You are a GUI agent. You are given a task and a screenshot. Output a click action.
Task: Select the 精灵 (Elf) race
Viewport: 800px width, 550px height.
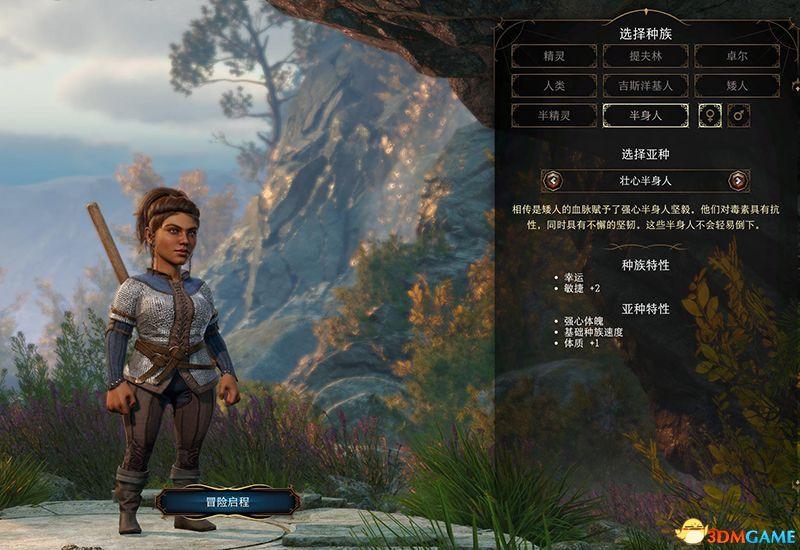[x=555, y=56]
